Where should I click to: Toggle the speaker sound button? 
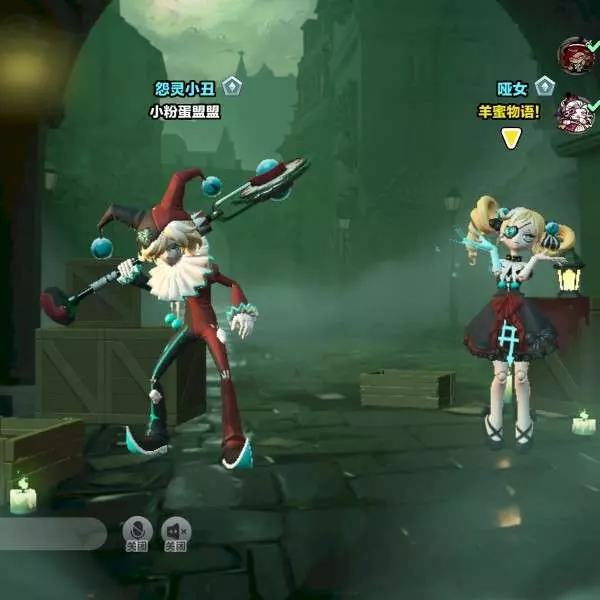click(x=176, y=531)
